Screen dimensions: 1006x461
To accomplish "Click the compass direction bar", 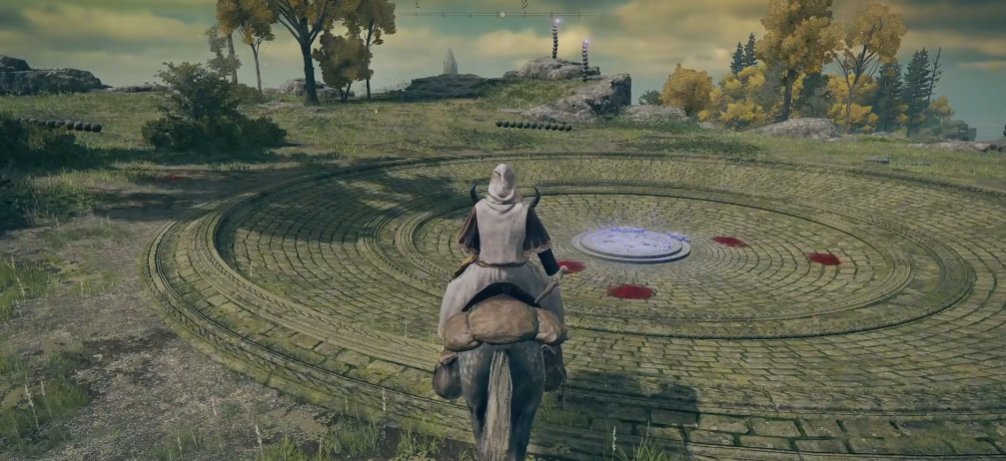I will 503,13.
